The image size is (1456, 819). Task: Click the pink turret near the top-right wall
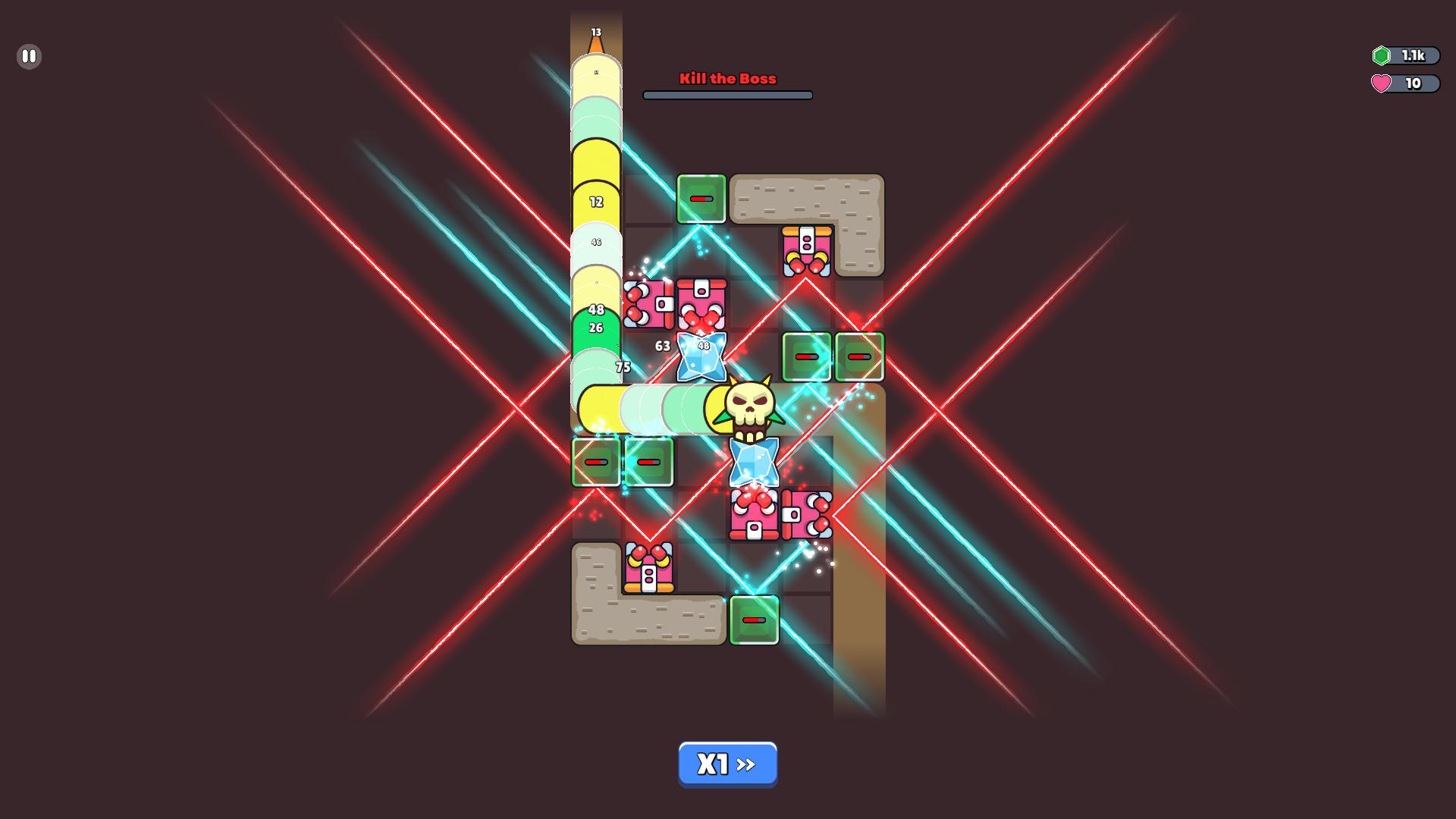(x=806, y=250)
